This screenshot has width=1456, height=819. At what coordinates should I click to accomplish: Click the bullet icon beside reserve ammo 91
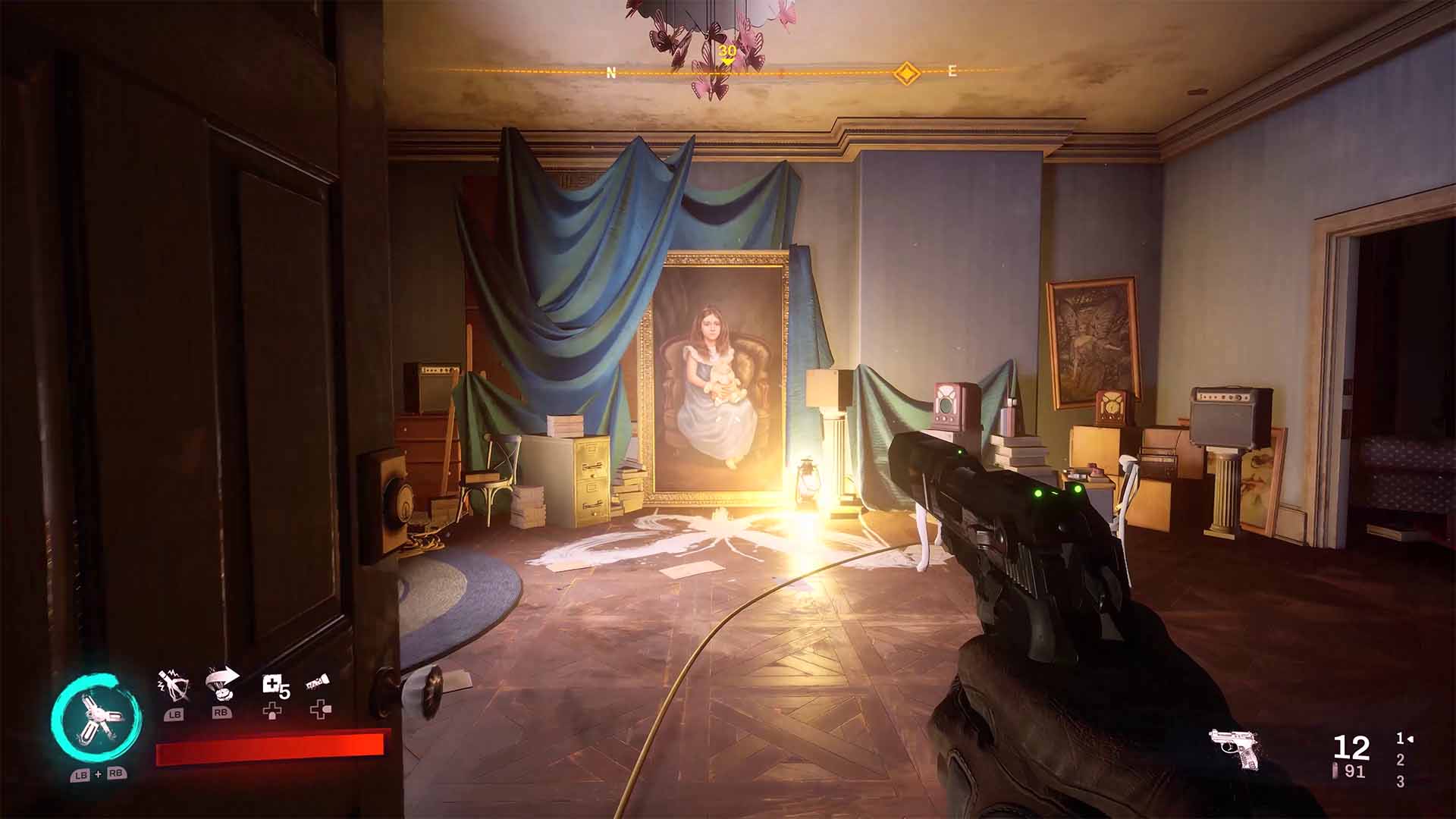(1336, 770)
